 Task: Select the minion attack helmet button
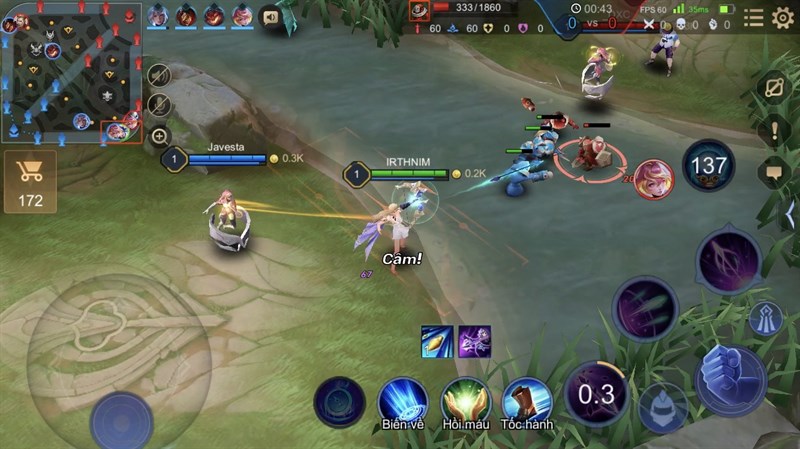[x=662, y=406]
